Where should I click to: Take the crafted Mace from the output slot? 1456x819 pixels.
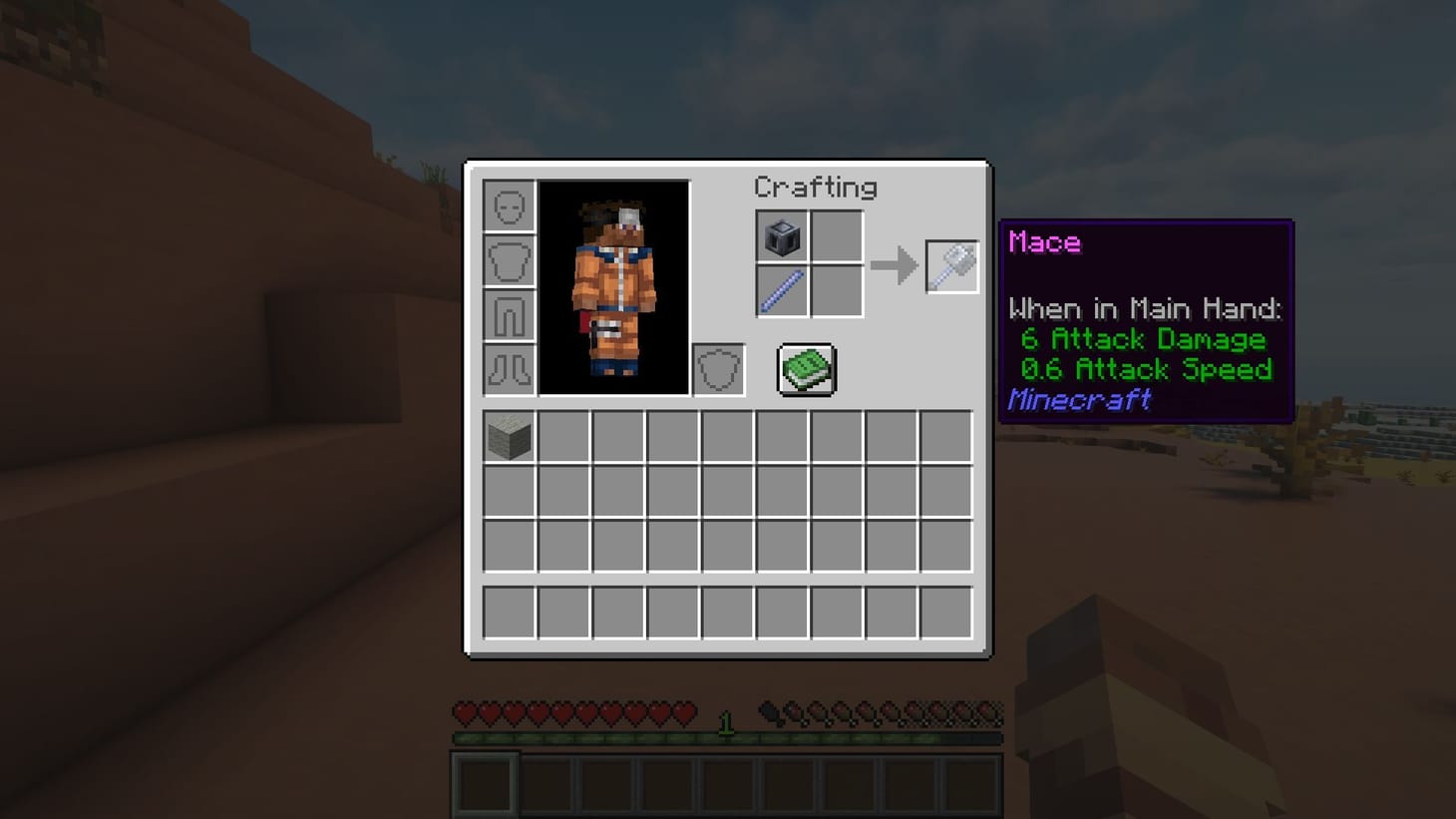click(951, 265)
